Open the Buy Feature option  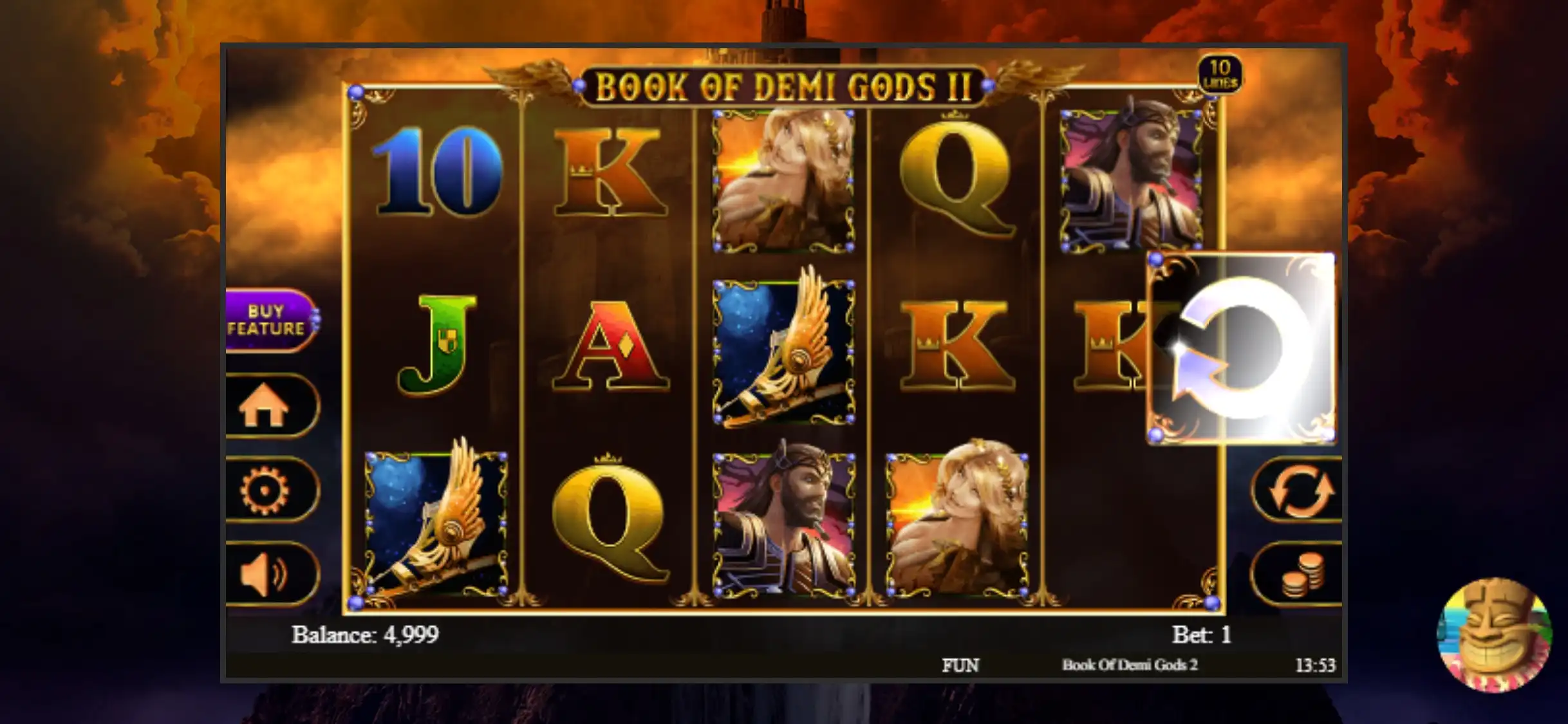(269, 320)
